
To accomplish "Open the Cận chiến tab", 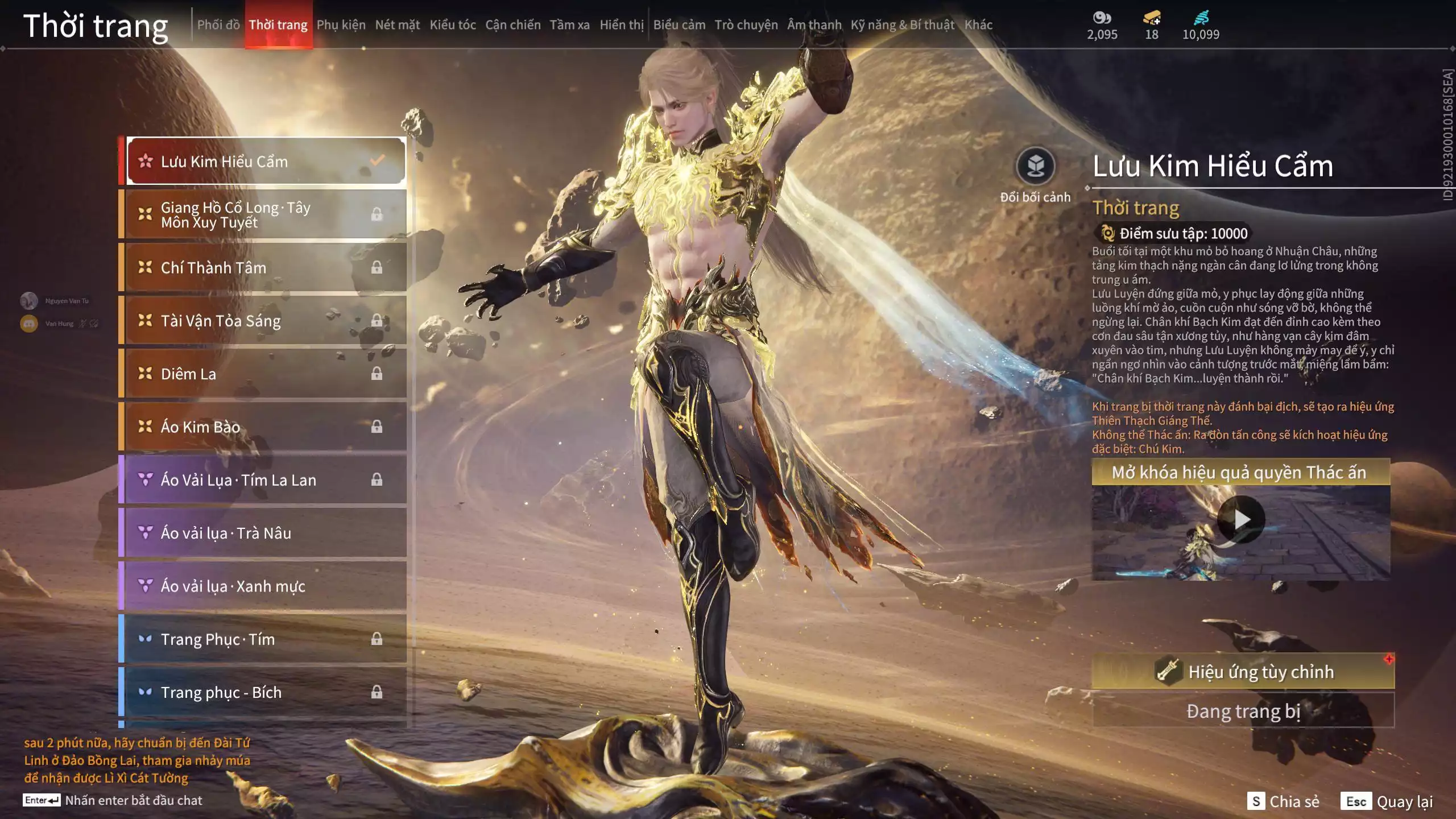I will coord(512,24).
